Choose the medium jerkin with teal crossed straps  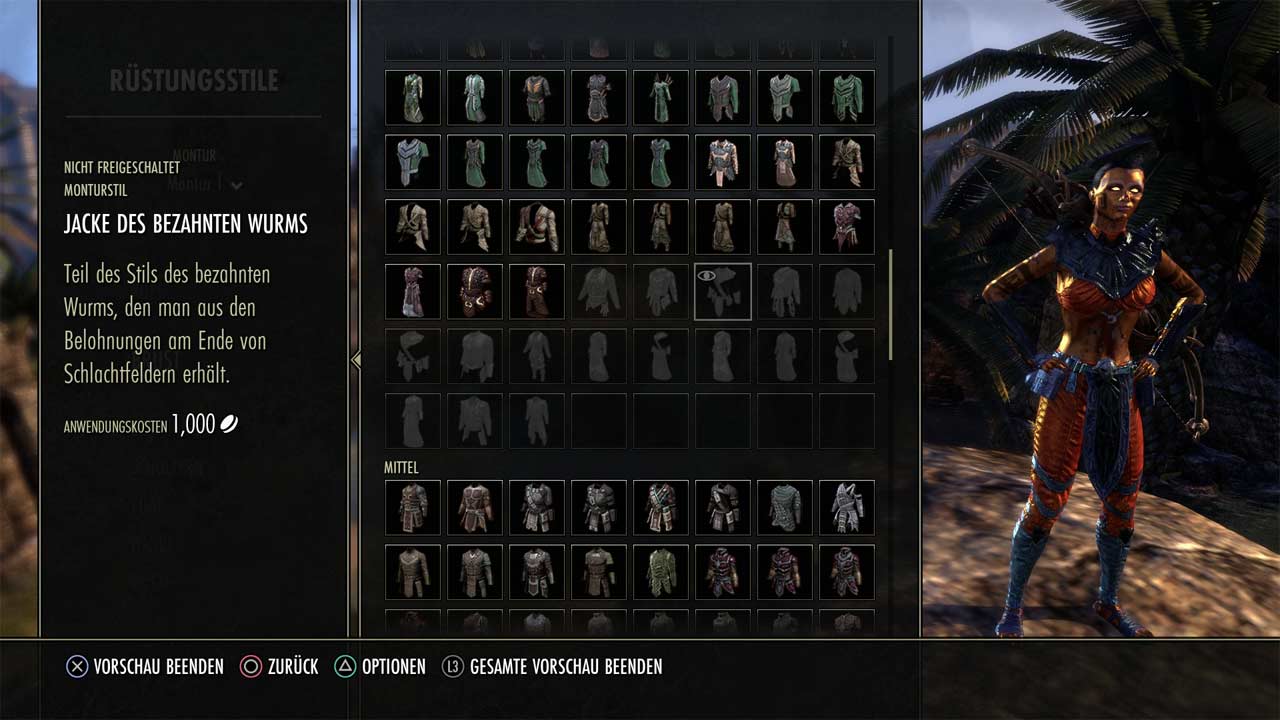tap(661, 508)
